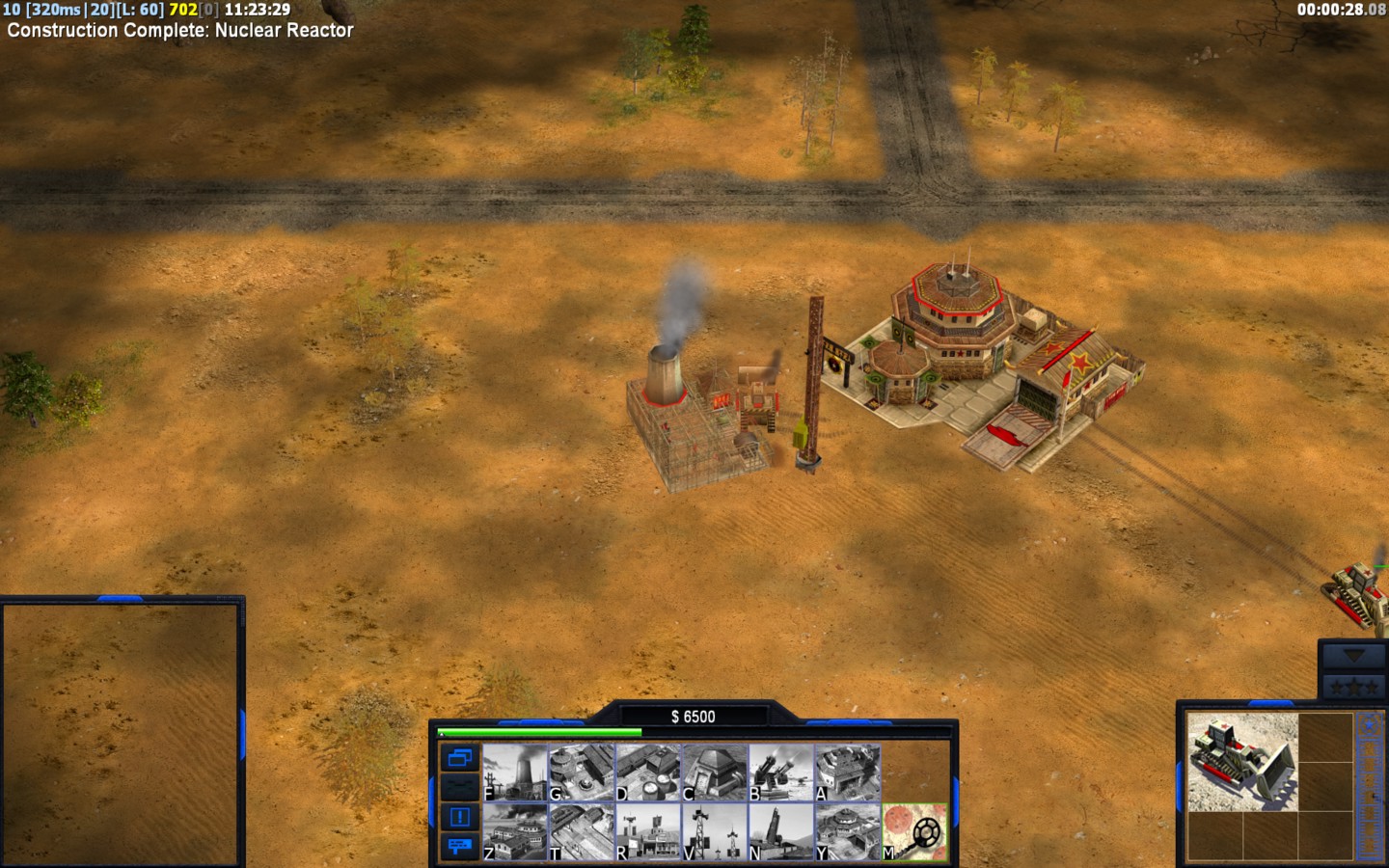The image size is (1389, 868).
Task: Select the Bunker build icon
Action: click(x=715, y=773)
